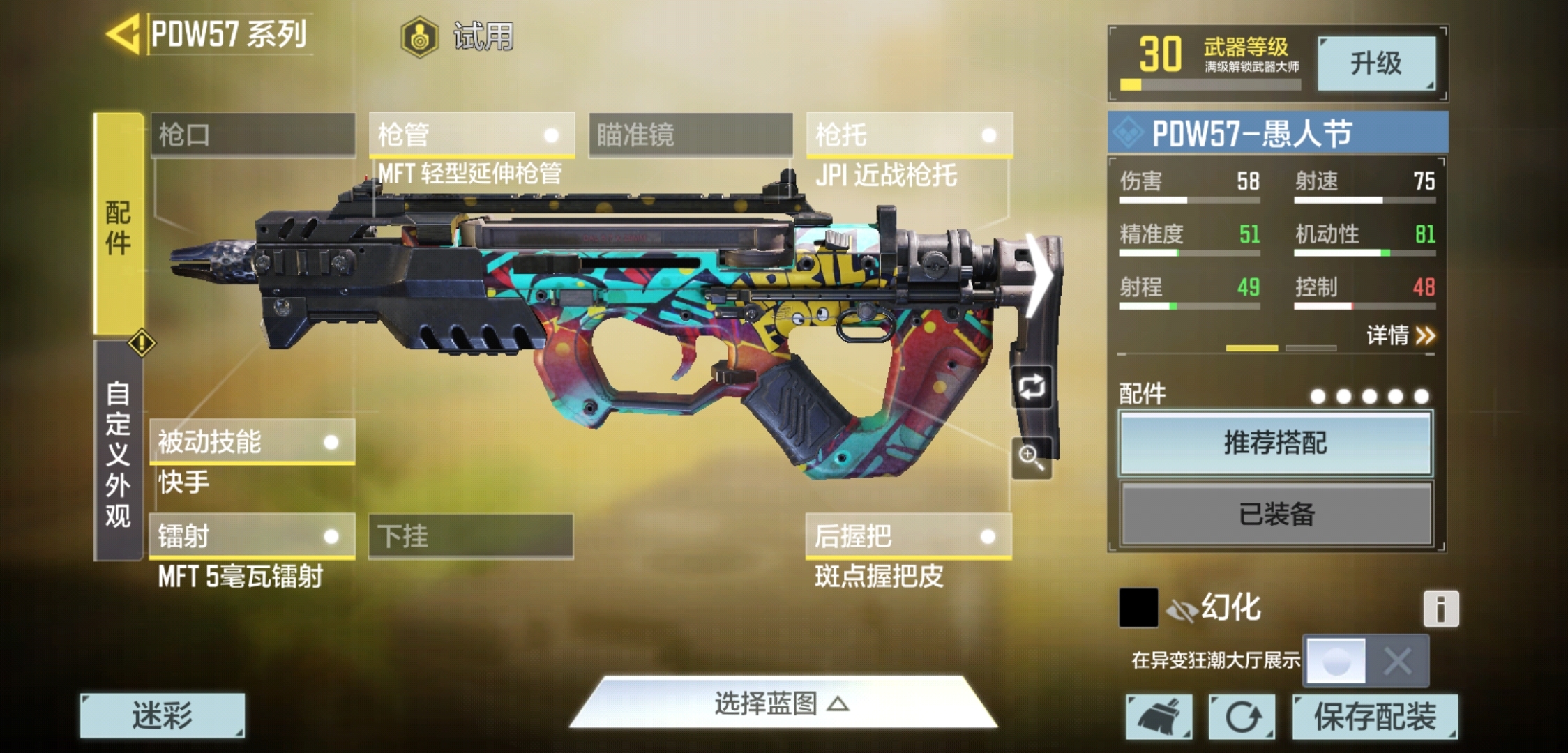1568x753 pixels.
Task: Save the loadout with 保存配装
Action: [x=1375, y=716]
